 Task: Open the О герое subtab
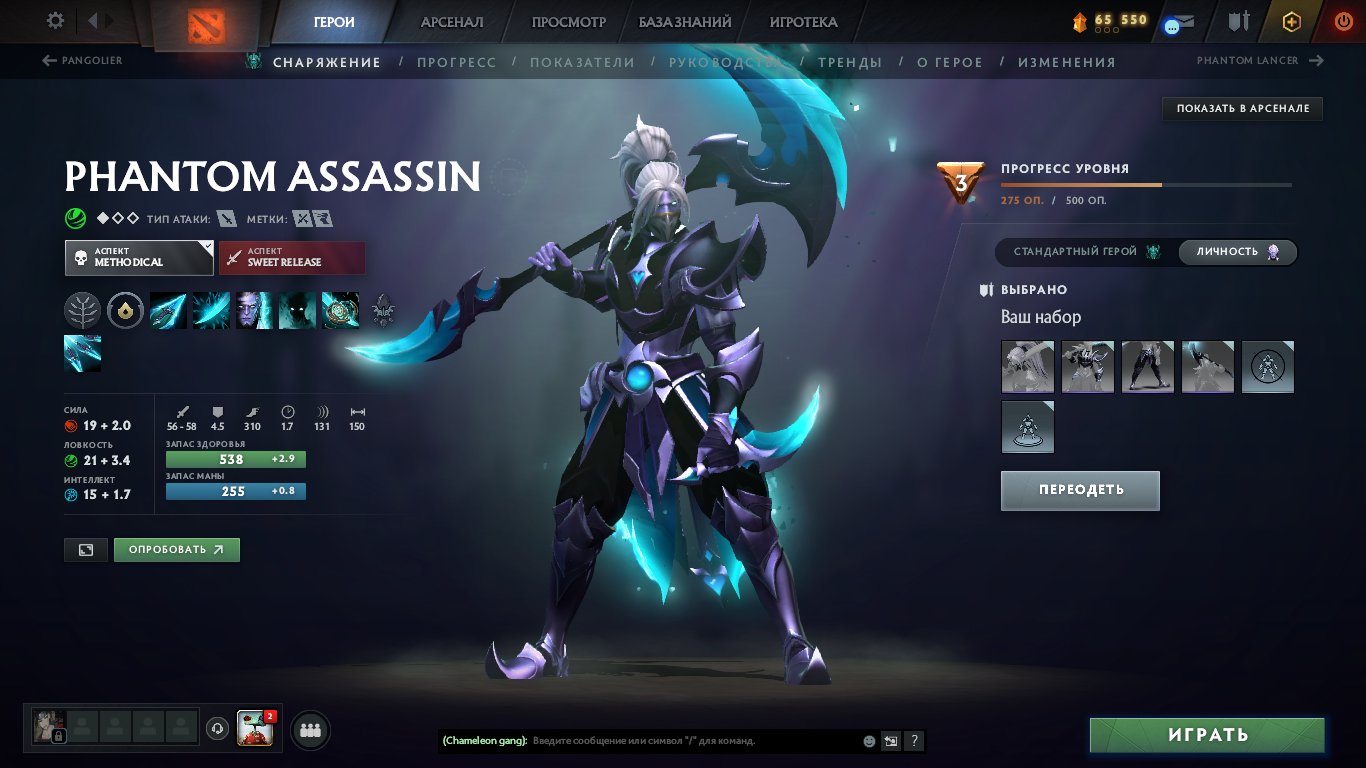[x=950, y=62]
